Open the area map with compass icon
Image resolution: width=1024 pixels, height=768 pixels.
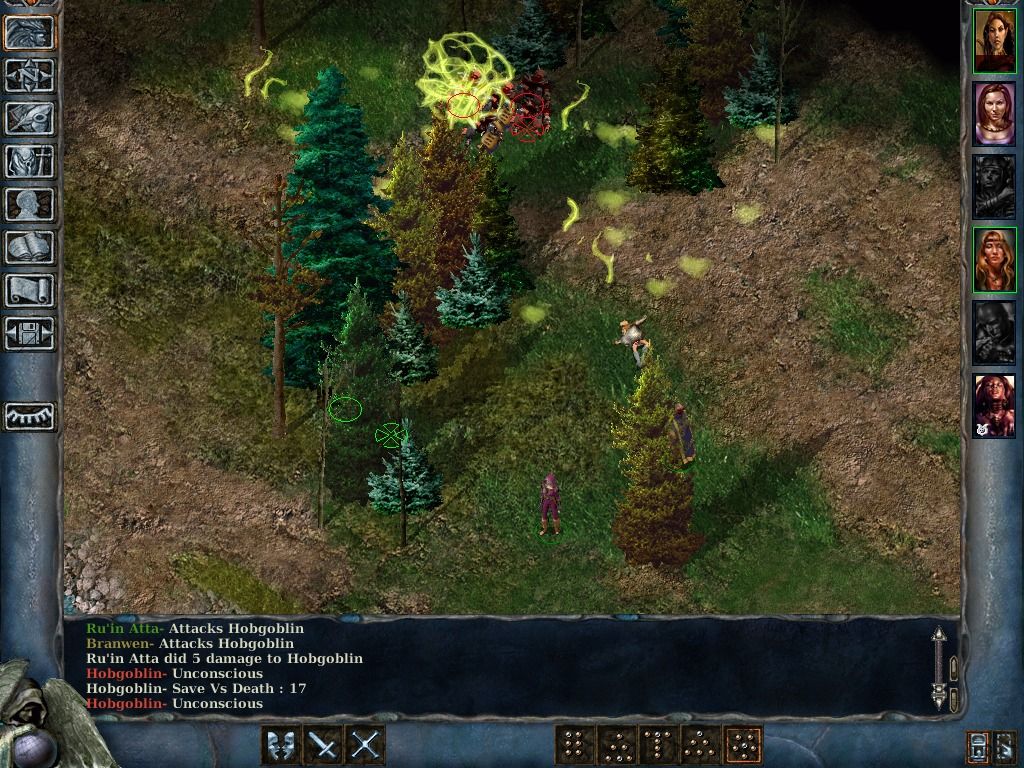(x=30, y=76)
